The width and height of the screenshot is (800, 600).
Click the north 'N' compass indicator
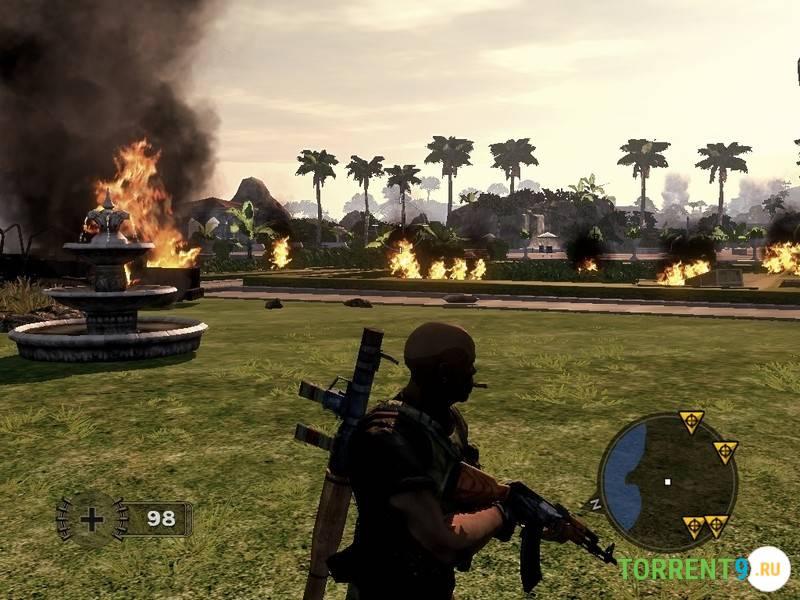click(x=596, y=503)
